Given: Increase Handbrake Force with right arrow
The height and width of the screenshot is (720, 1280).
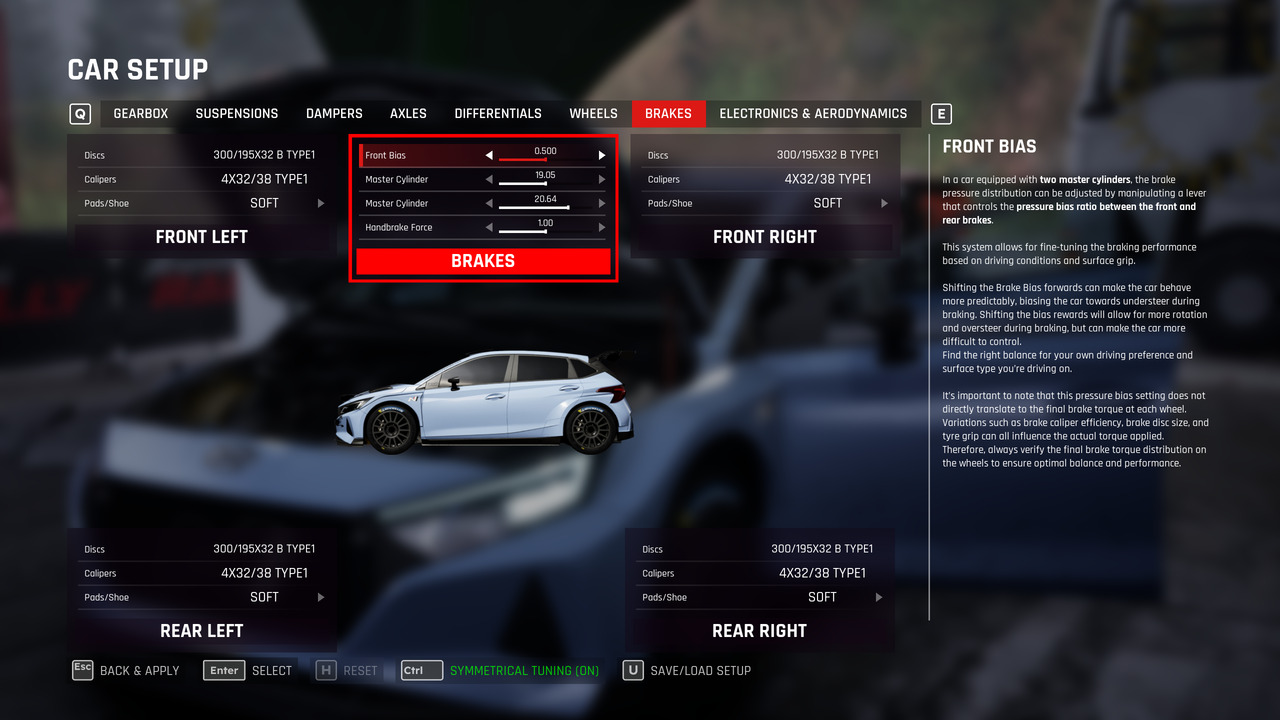Looking at the screenshot, I should [602, 227].
